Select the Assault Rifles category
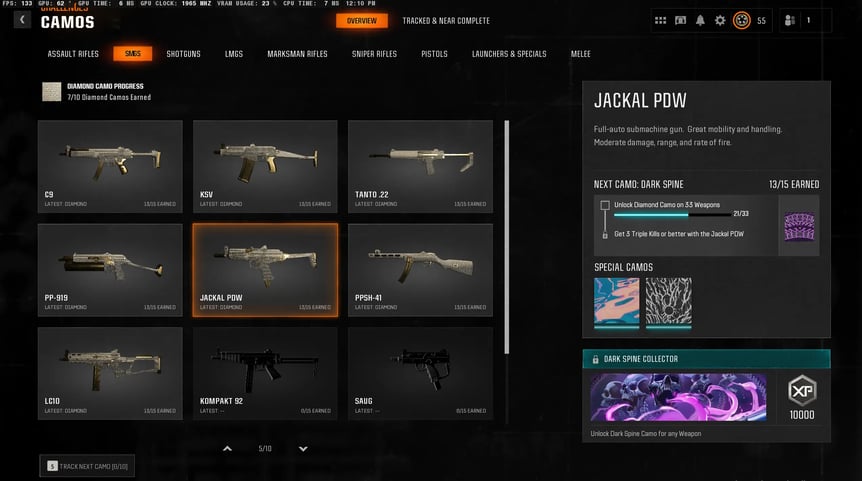The width and height of the screenshot is (862, 481). click(73, 54)
